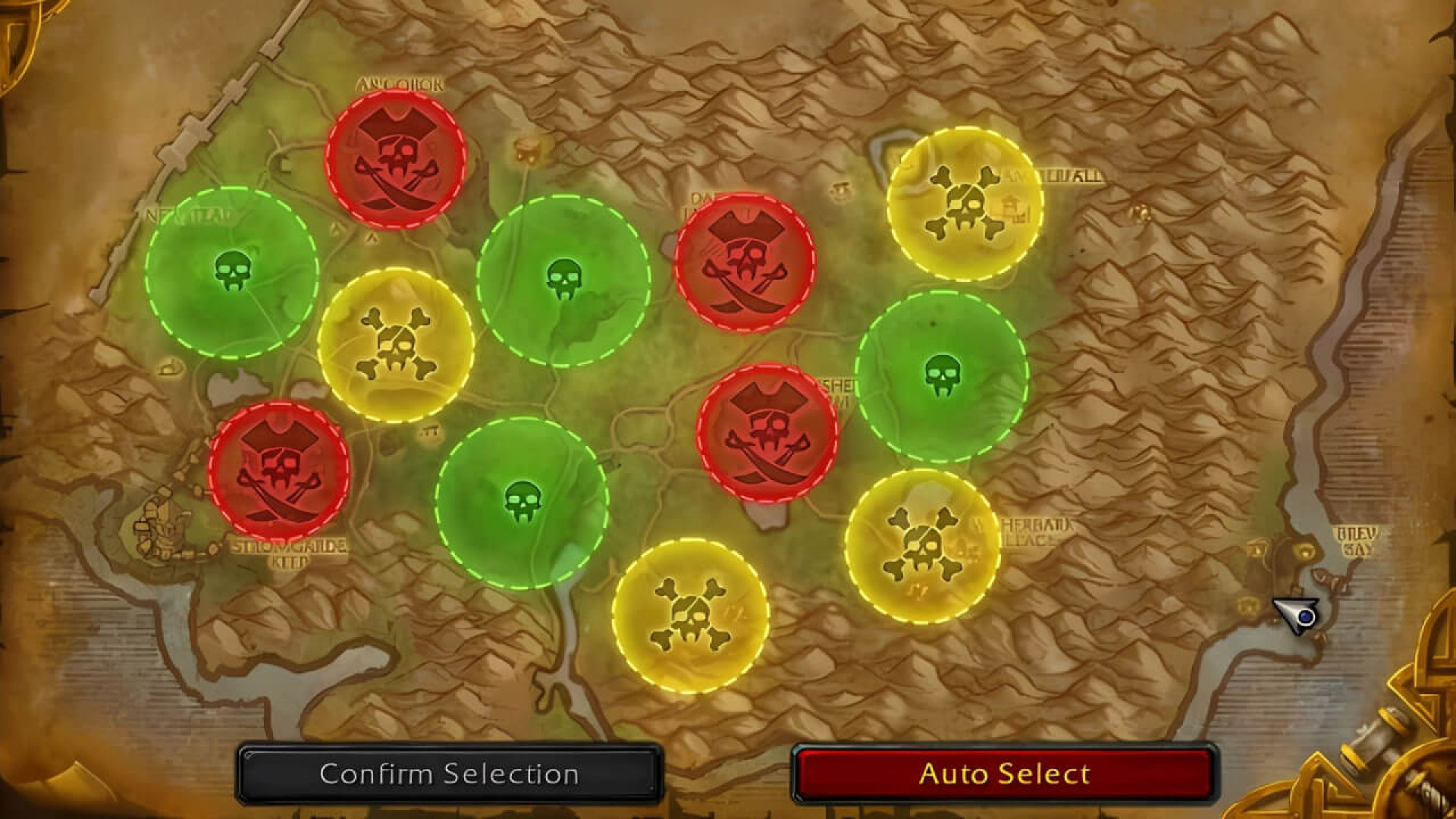
Task: Activate the red Auto Select button
Action: point(1004,773)
